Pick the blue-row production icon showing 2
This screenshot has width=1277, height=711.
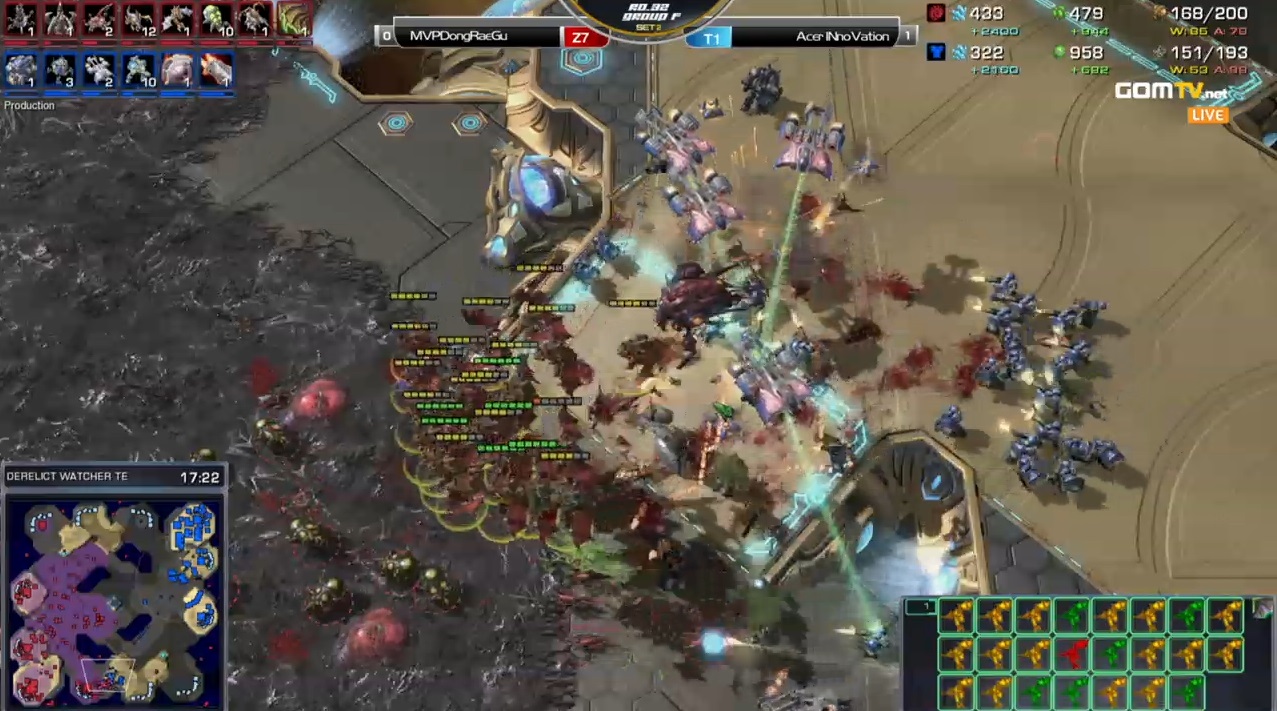click(99, 70)
